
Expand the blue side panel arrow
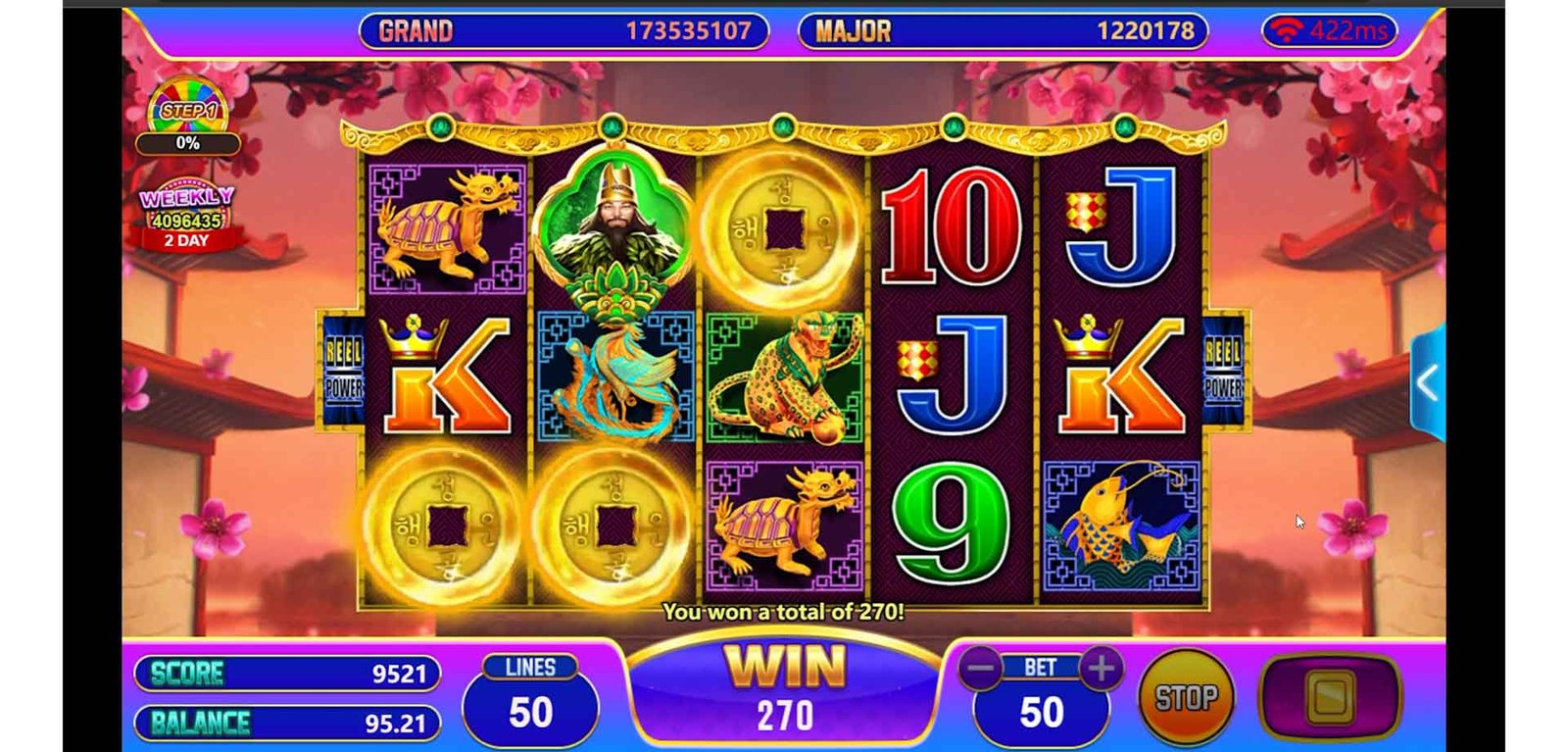[x=1428, y=383]
